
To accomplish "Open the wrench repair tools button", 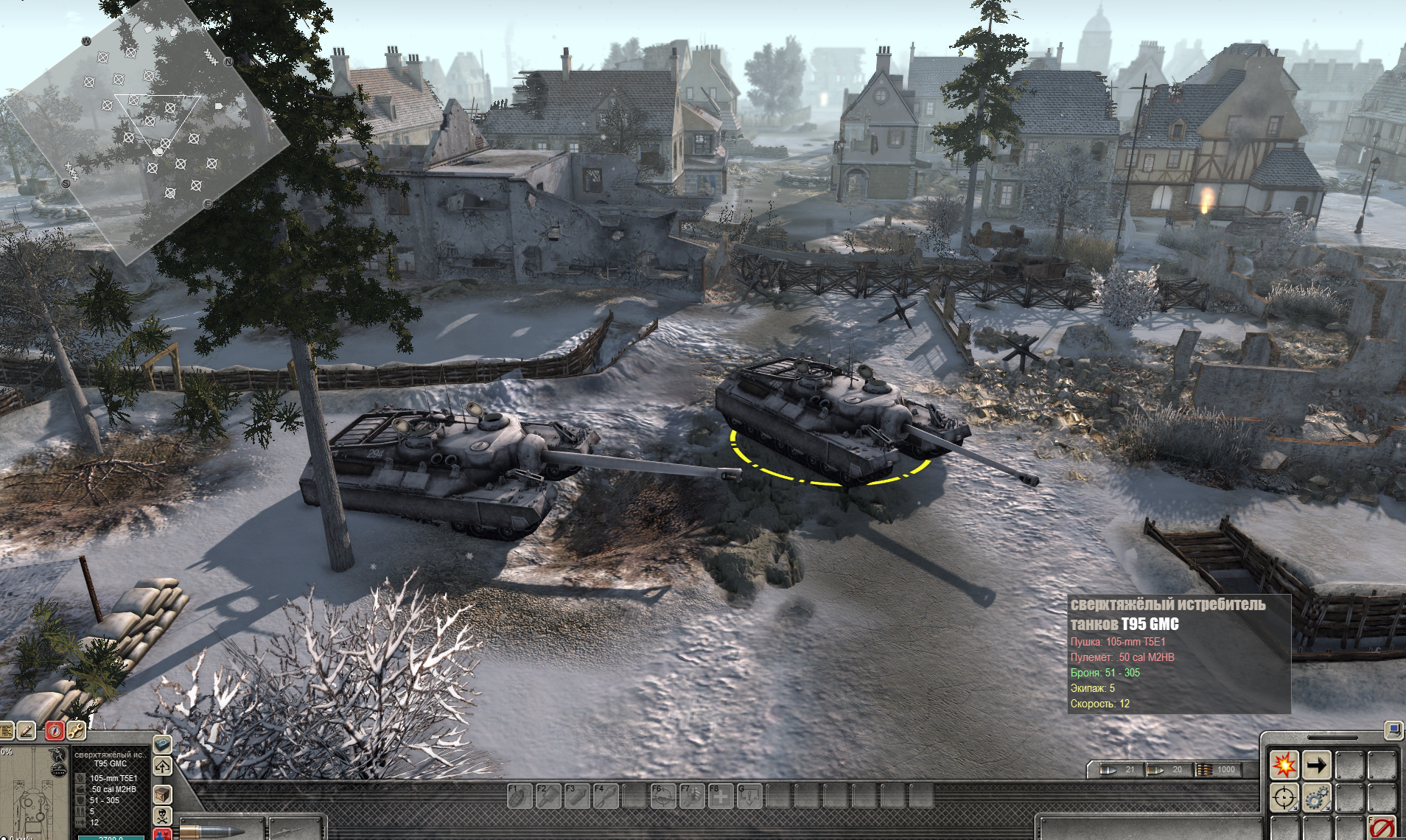I will pyautogui.click(x=76, y=731).
